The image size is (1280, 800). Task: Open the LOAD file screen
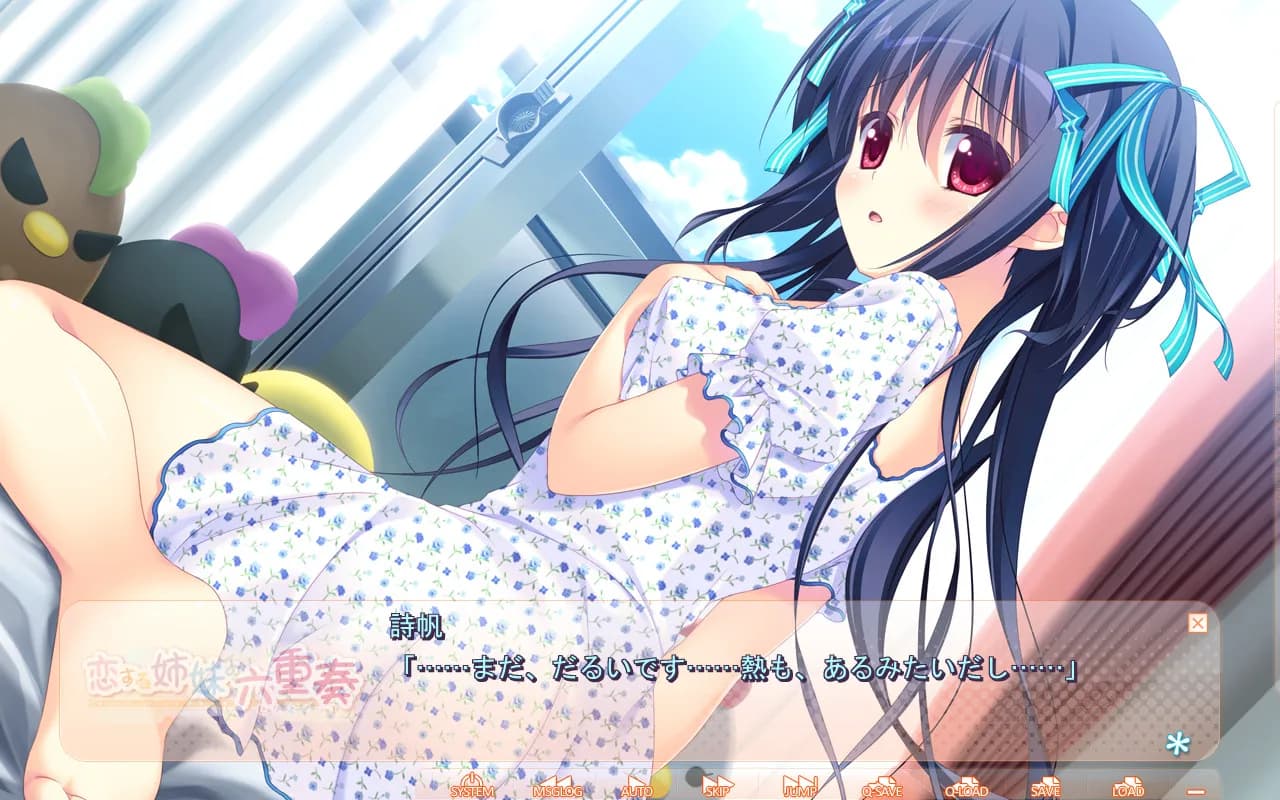[x=1129, y=788]
